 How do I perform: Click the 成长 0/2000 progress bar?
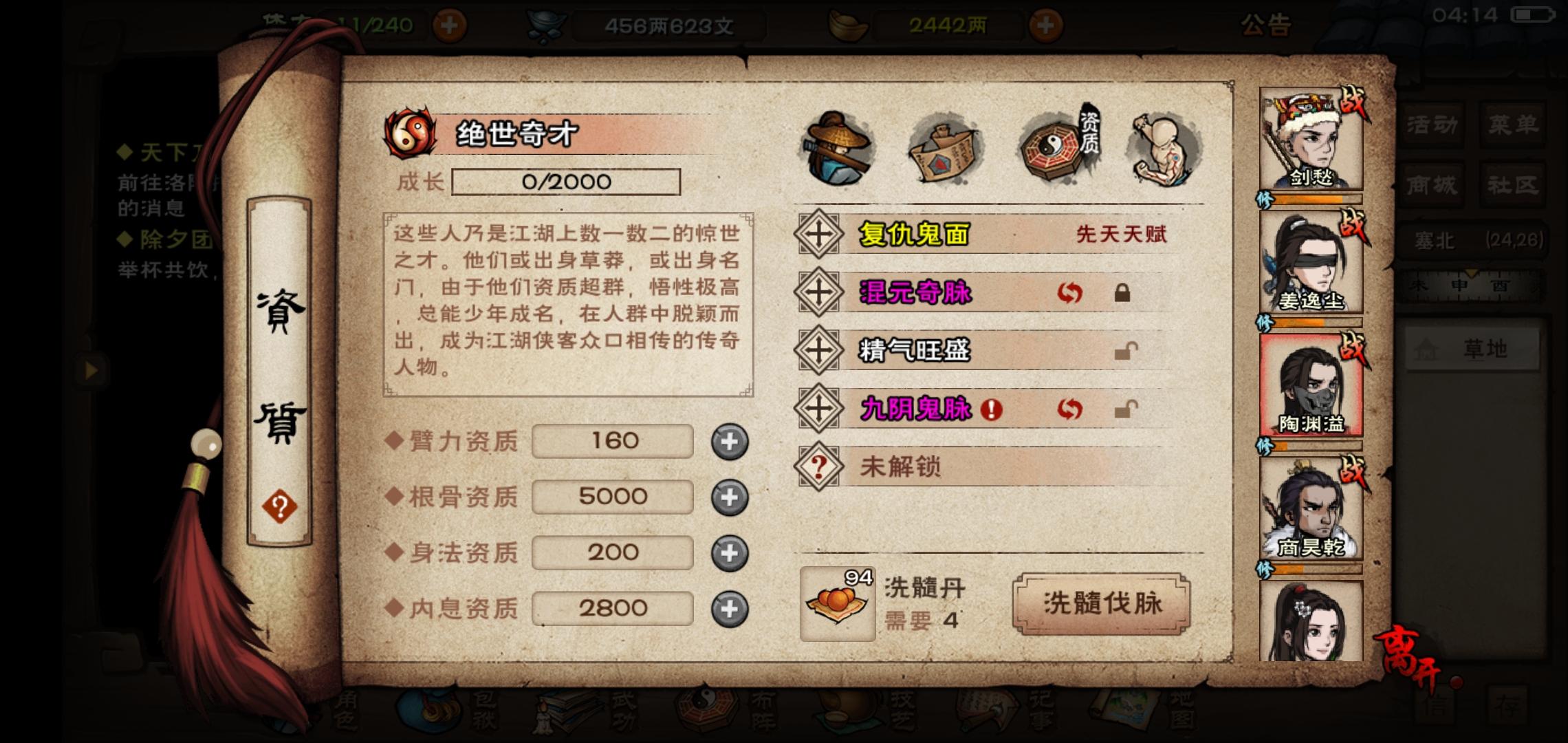point(564,181)
